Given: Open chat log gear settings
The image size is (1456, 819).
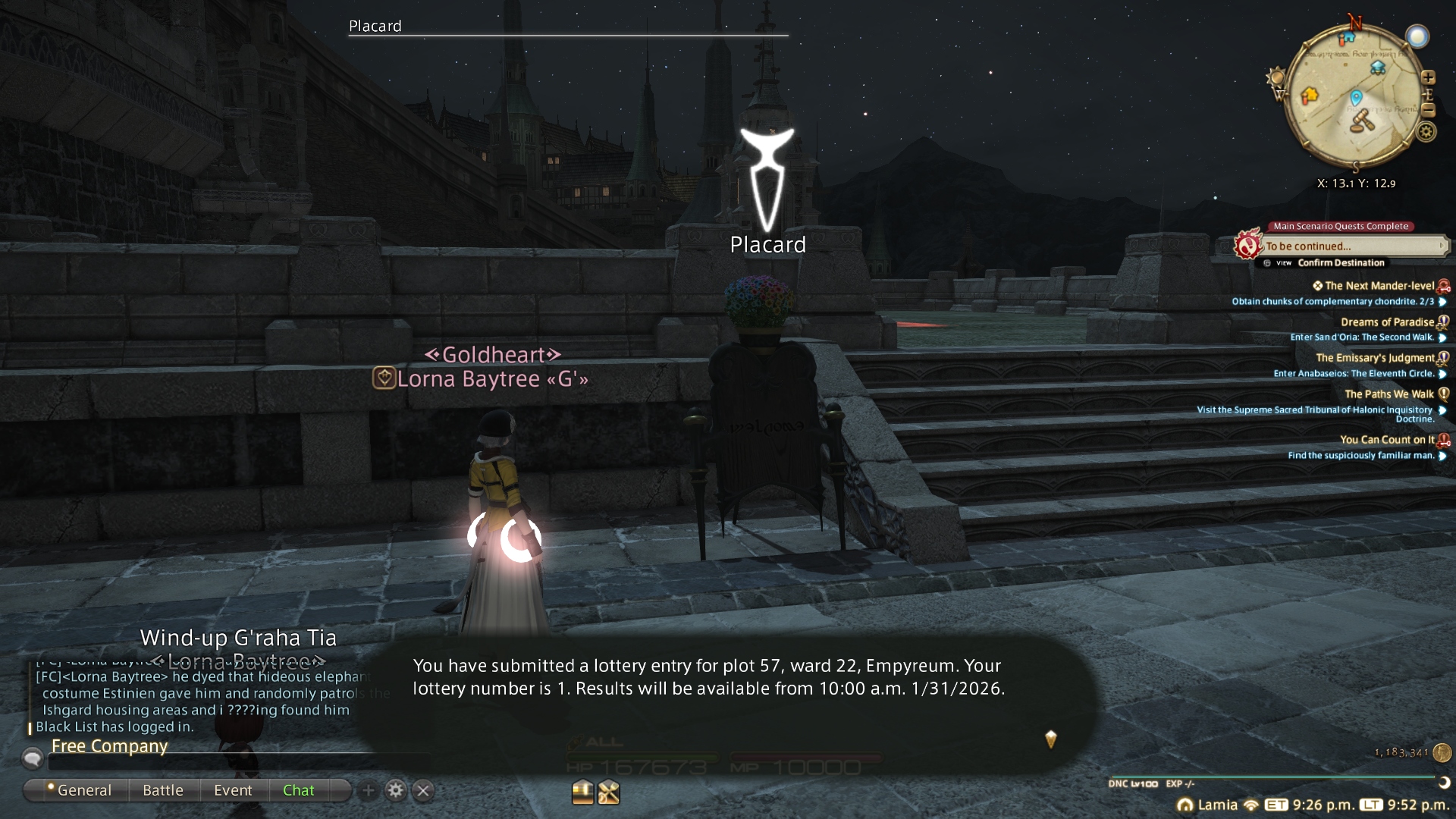Looking at the screenshot, I should tap(395, 791).
